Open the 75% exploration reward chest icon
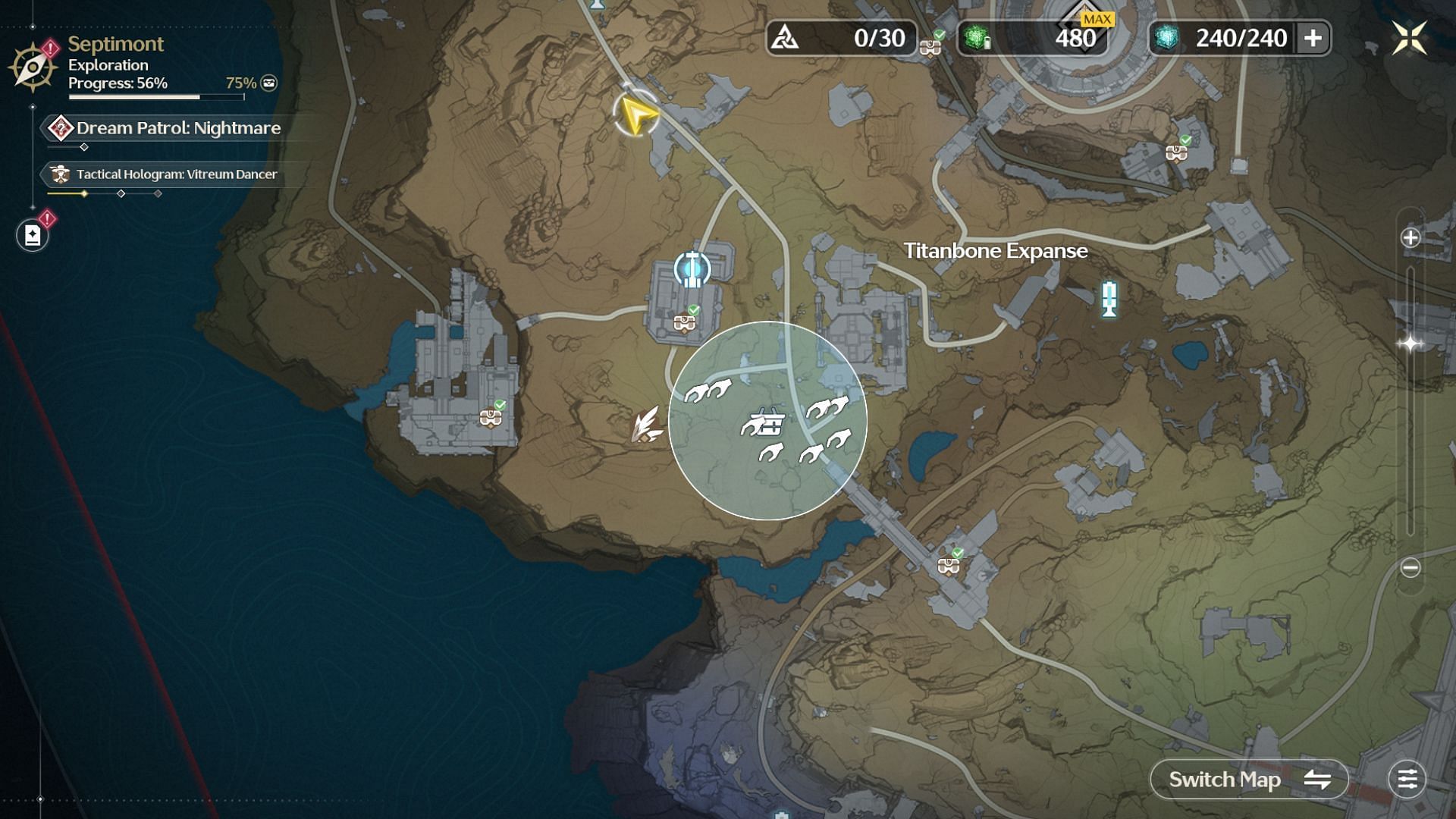The height and width of the screenshot is (819, 1456). tap(269, 83)
